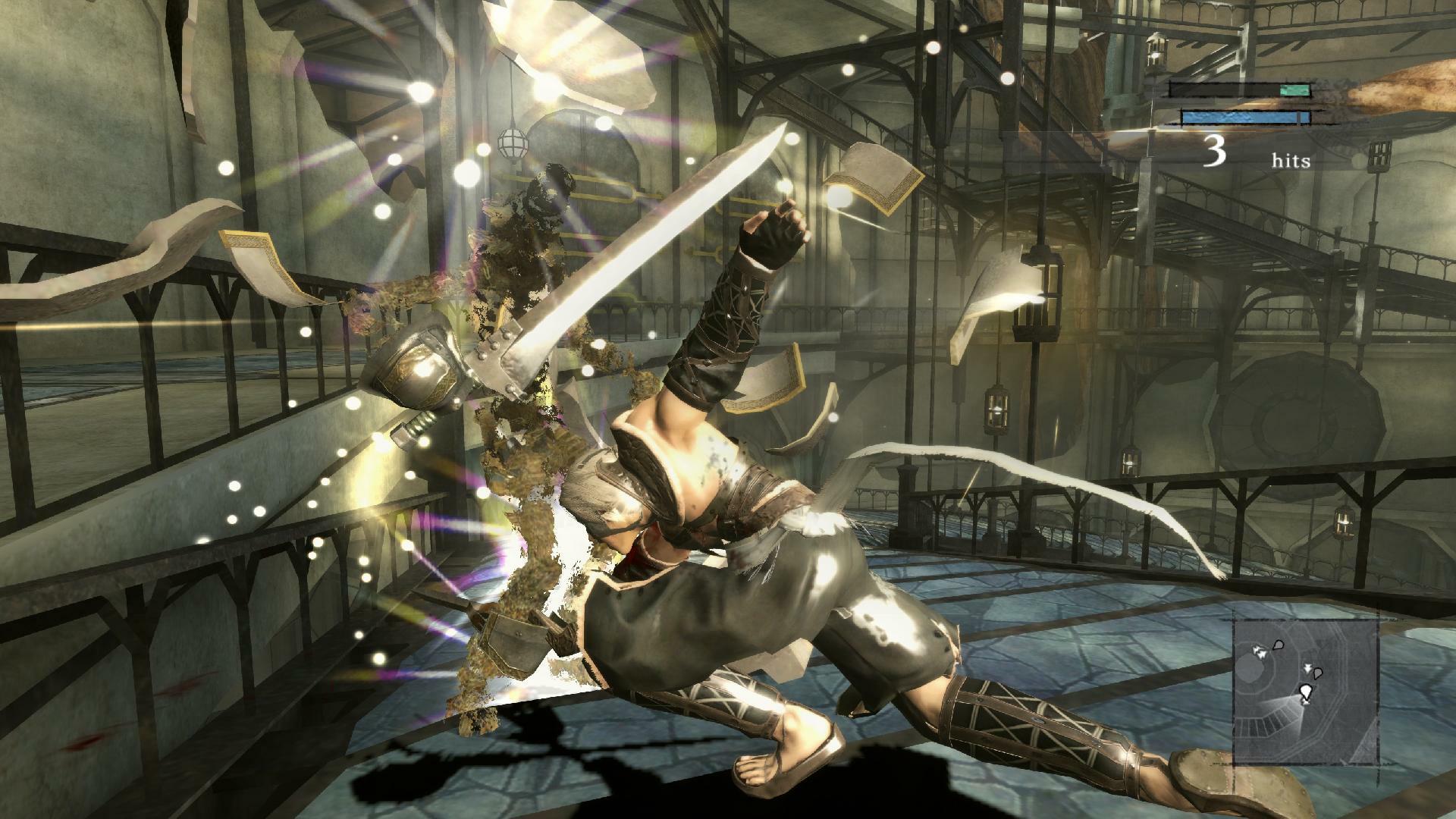The height and width of the screenshot is (819, 1456).
Task: Click the white downward arrow icon on the minimap
Action: pyautogui.click(x=1307, y=667)
